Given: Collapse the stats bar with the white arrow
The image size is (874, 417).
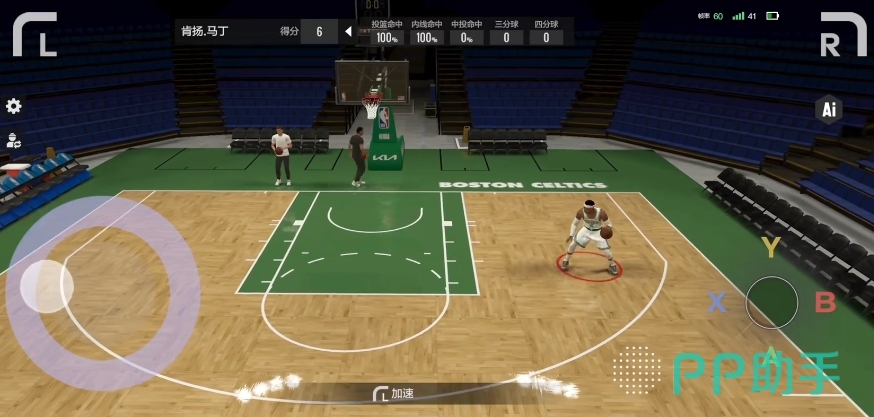Looking at the screenshot, I should (x=348, y=31).
